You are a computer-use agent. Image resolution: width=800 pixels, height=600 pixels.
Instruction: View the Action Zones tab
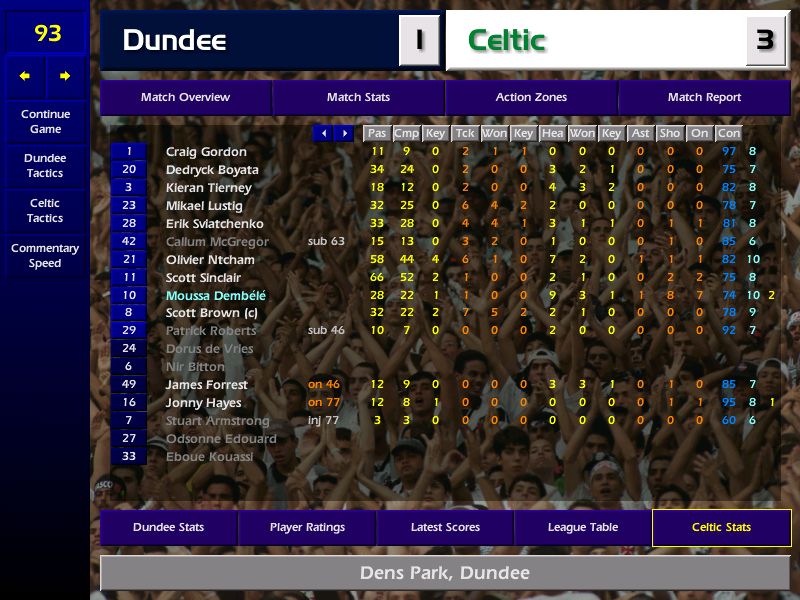tap(531, 97)
